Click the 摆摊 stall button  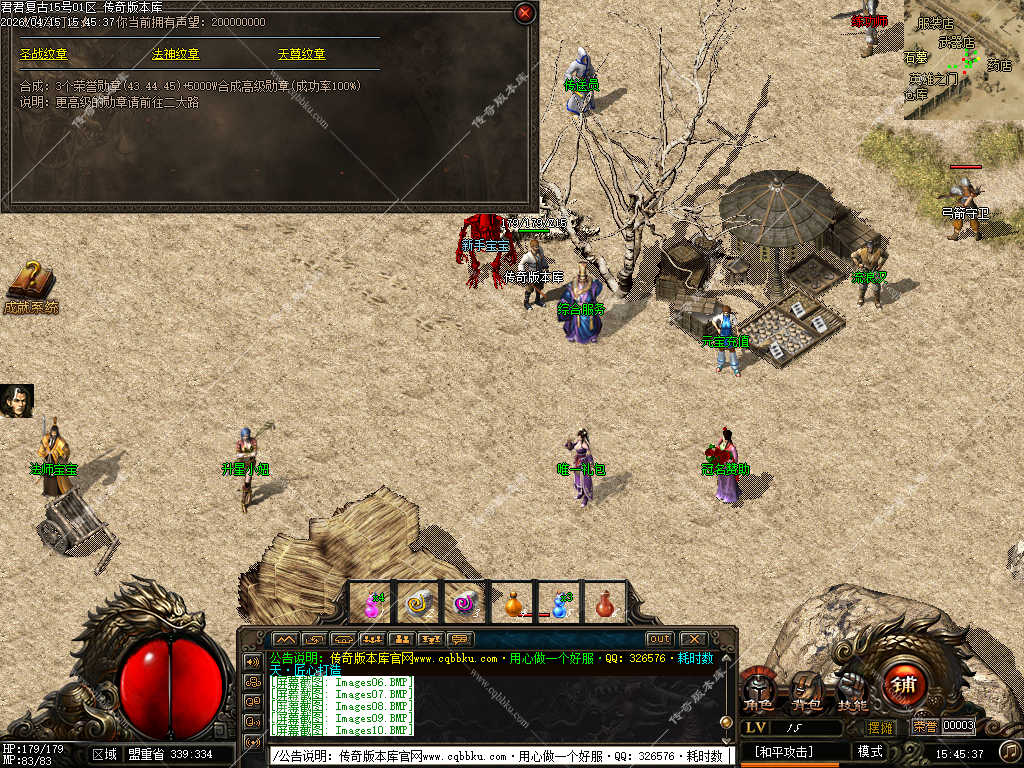coord(881,727)
